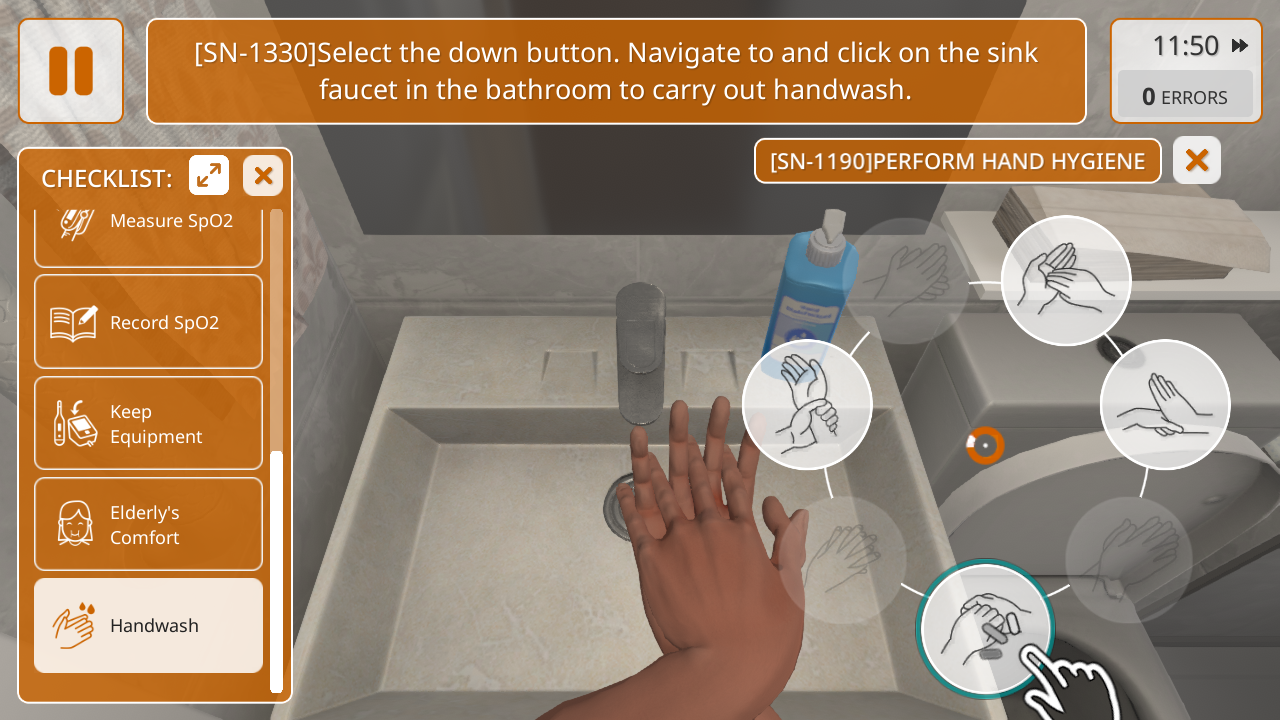
Task: Select the palm-to-palm rubbing step
Action: (1066, 281)
